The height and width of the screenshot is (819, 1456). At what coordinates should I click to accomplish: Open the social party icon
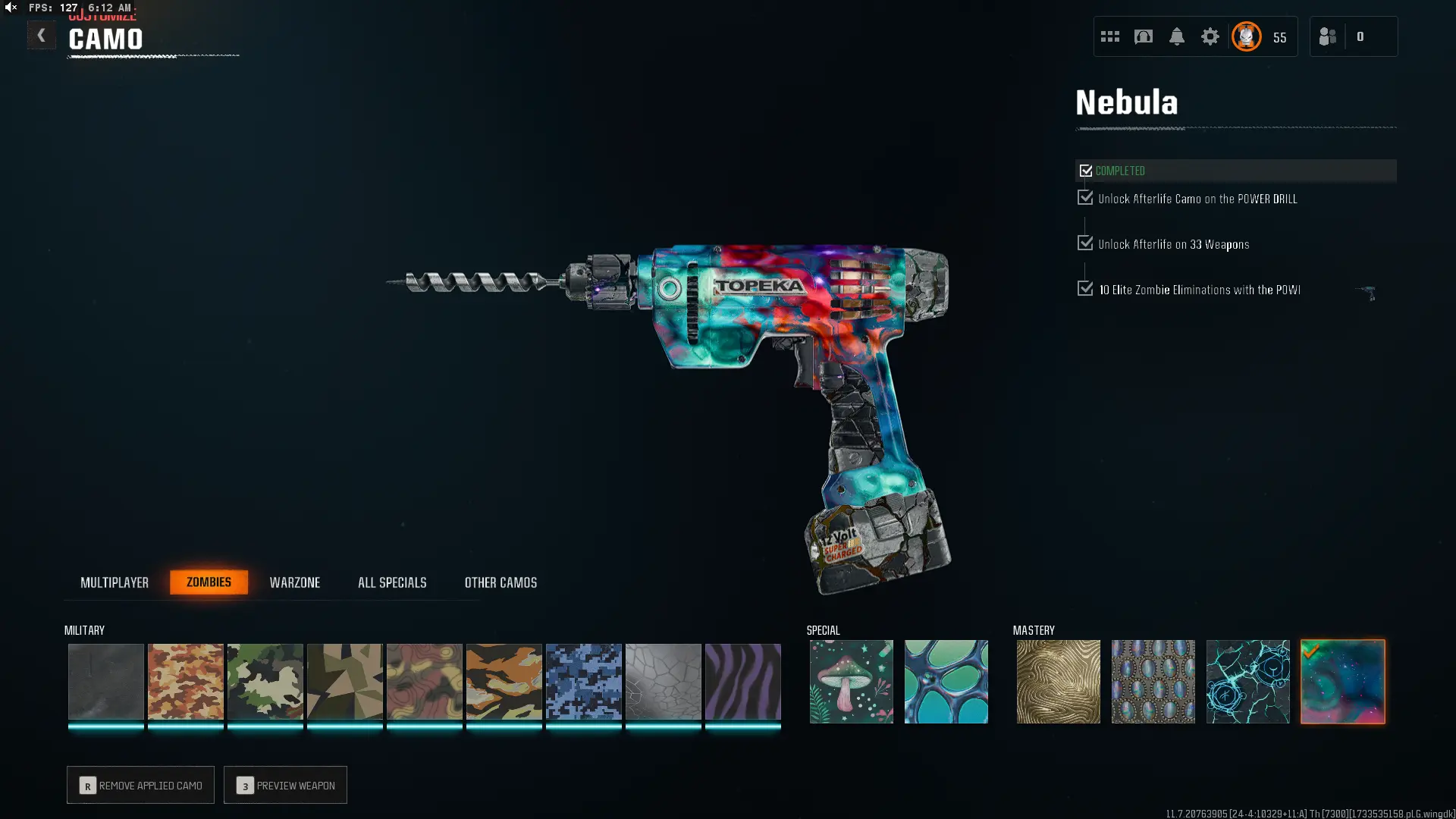[x=1328, y=36]
